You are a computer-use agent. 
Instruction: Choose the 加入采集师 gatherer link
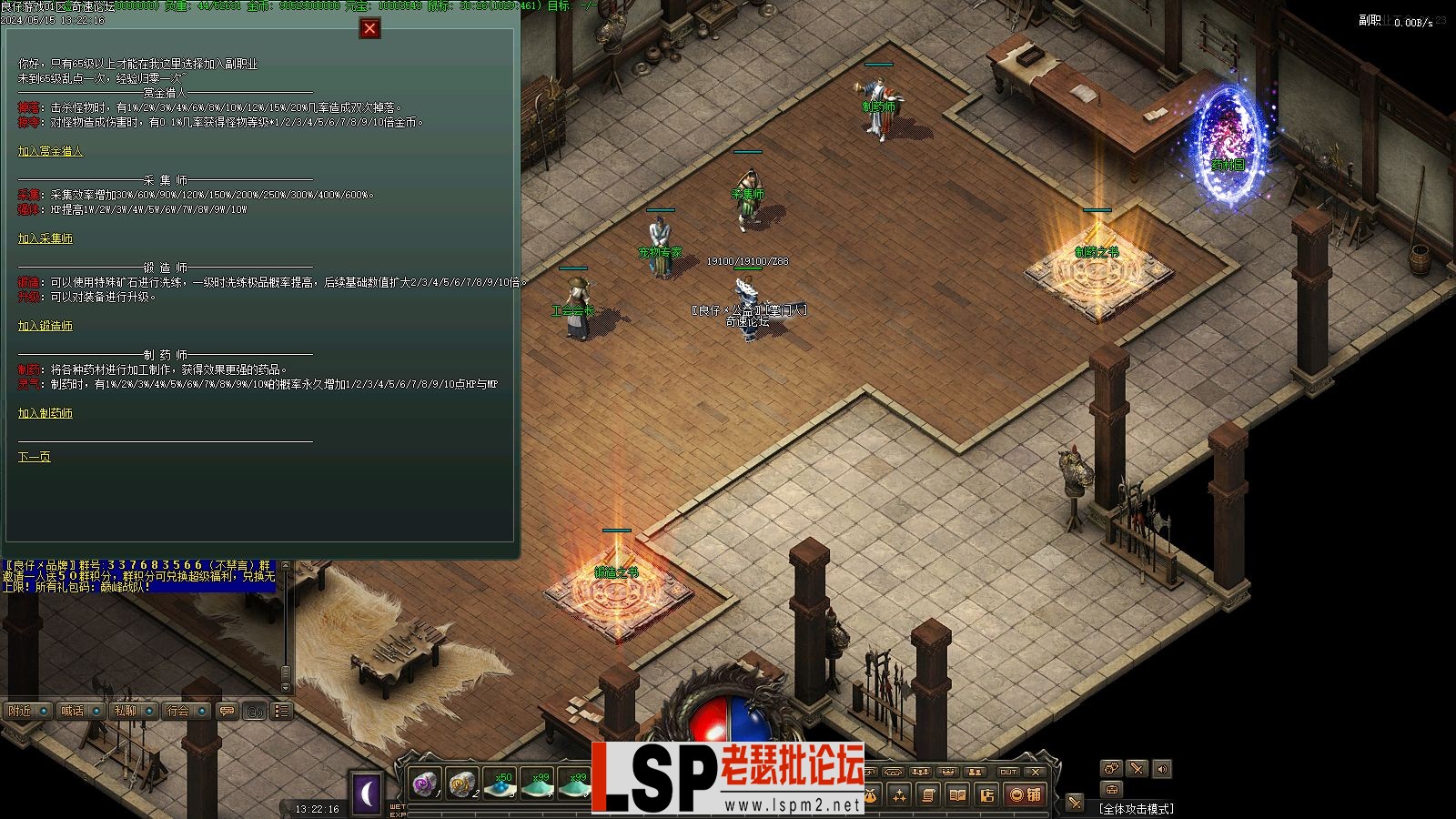45,238
